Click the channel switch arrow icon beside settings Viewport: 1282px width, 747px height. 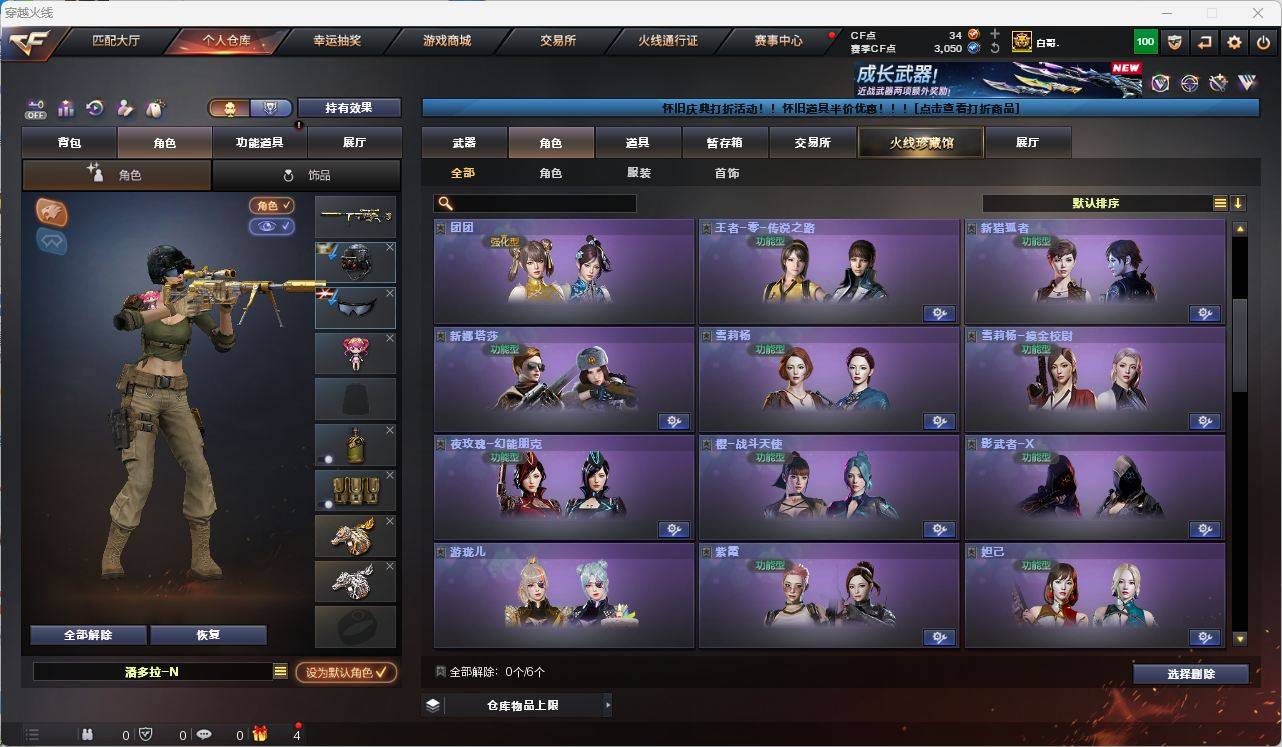[1204, 42]
